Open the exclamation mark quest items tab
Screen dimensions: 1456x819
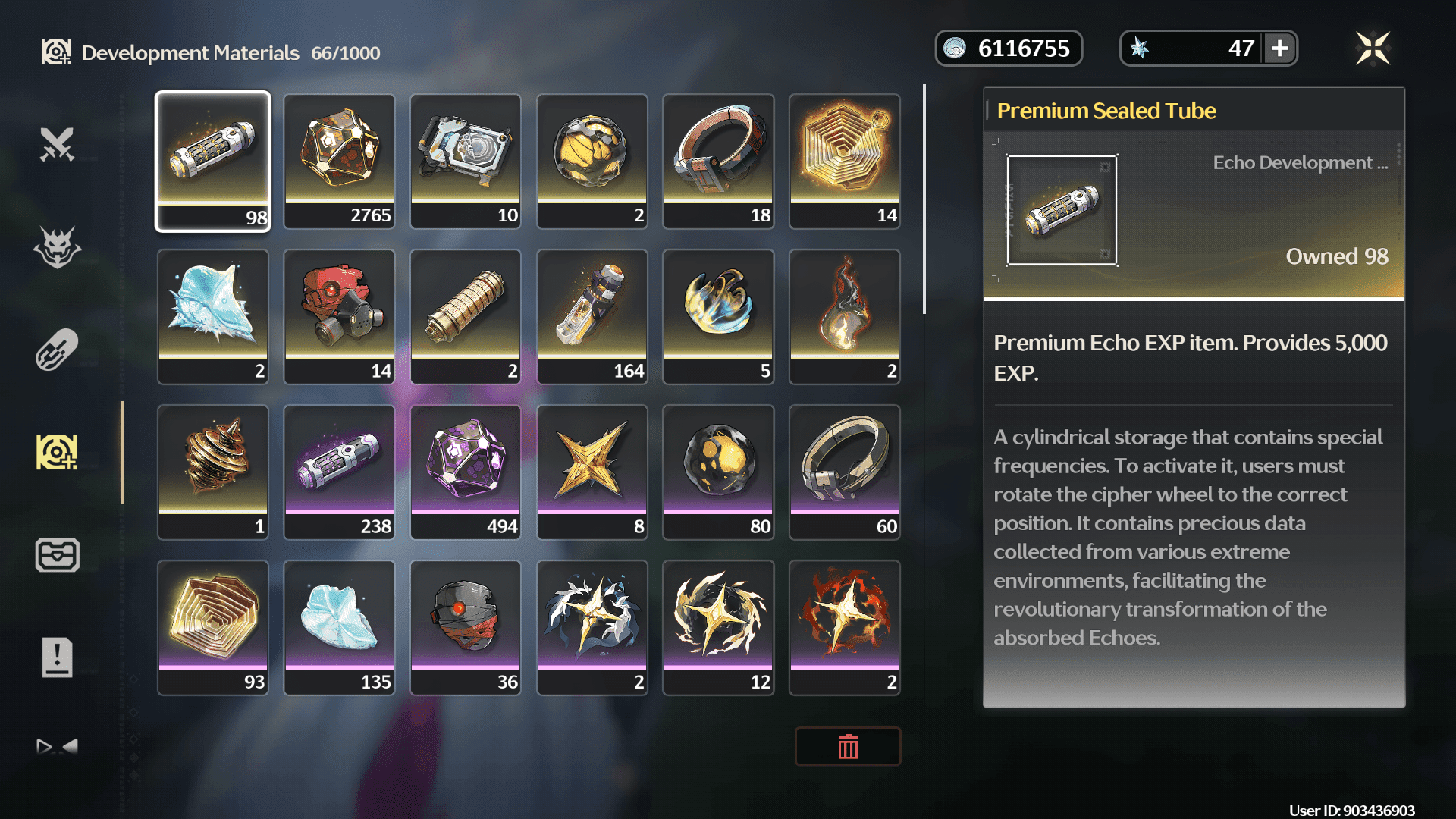click(57, 657)
